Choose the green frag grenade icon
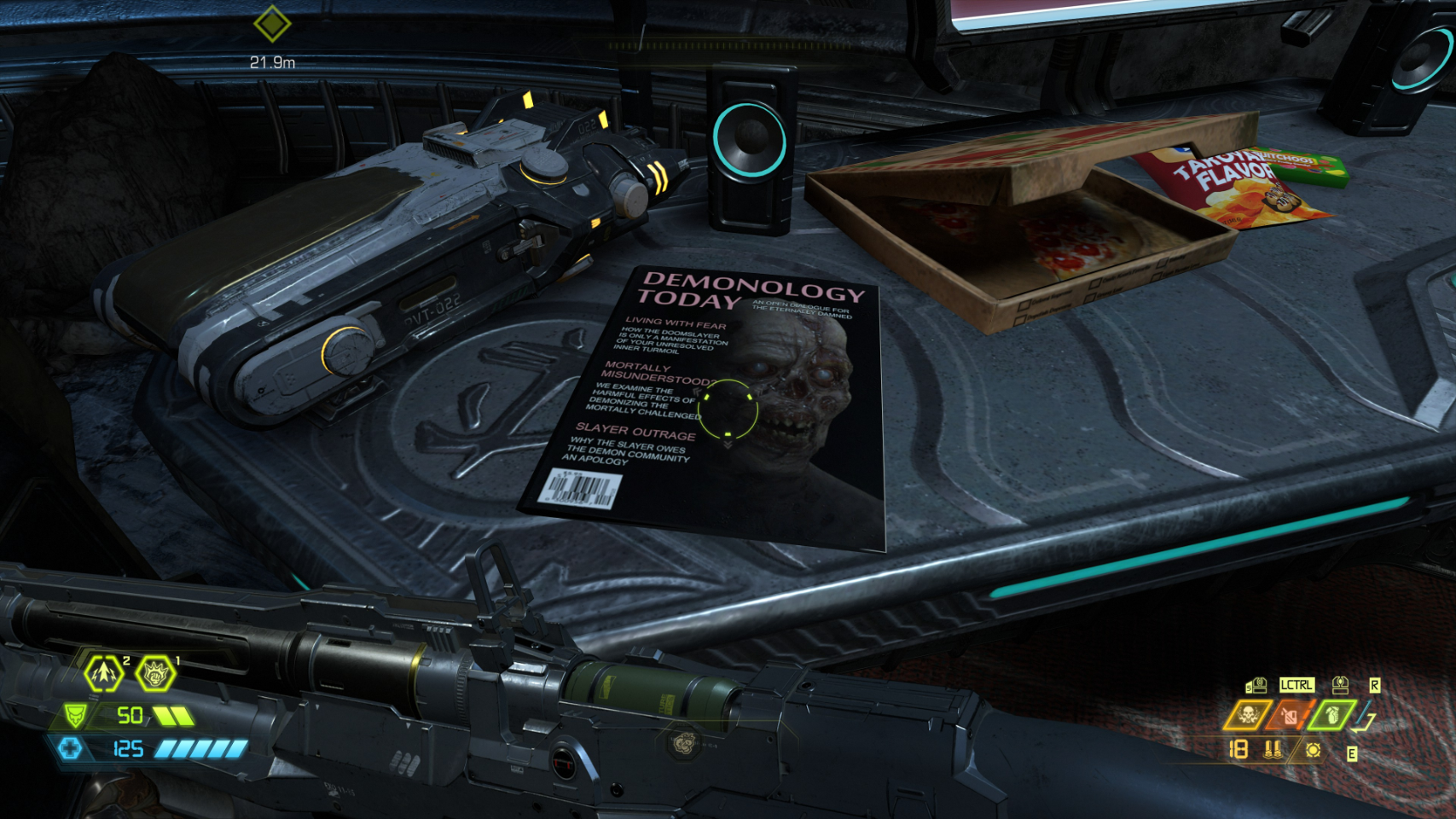The width and height of the screenshot is (1456, 819). pyautogui.click(x=1331, y=715)
